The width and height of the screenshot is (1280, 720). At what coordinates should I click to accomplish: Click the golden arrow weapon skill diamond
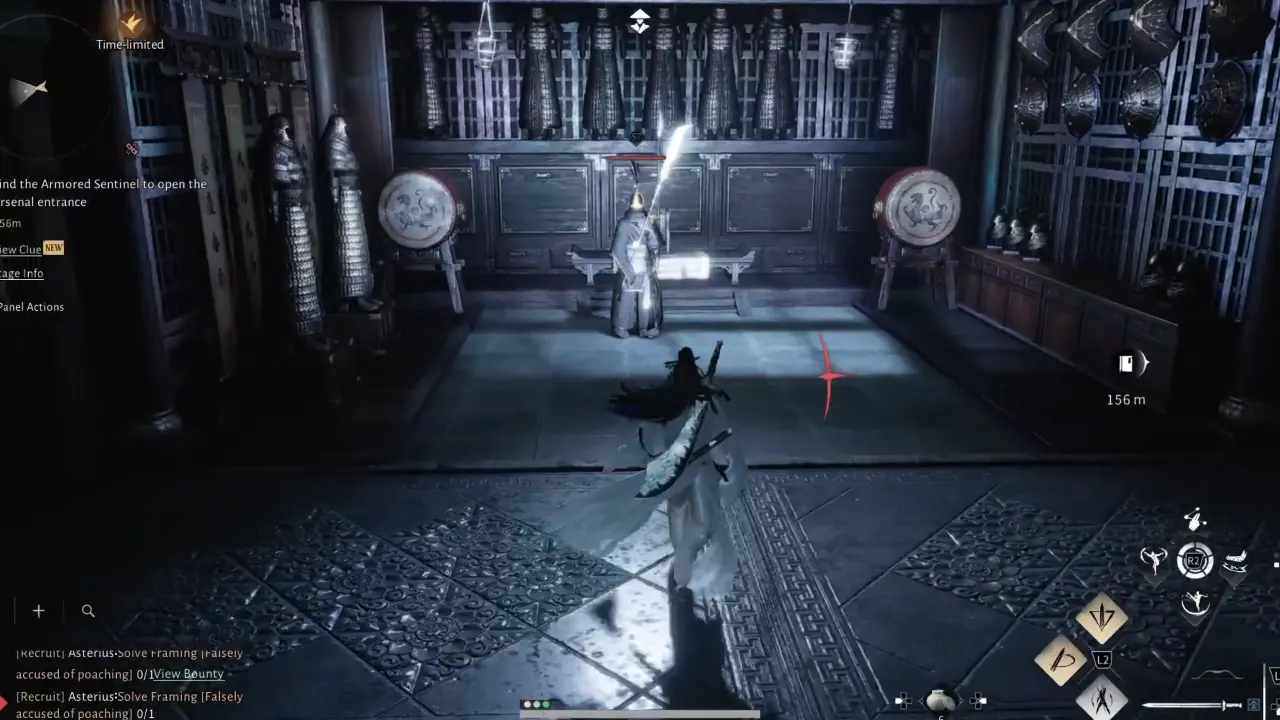[x=1103, y=617]
